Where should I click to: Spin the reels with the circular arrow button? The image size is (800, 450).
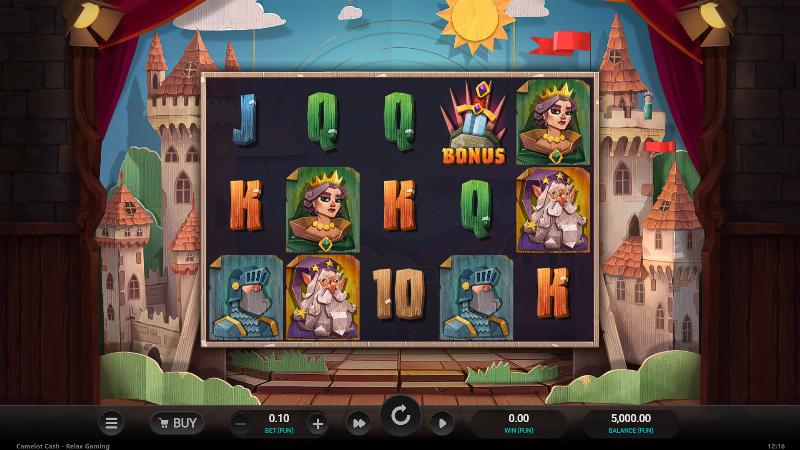tap(400, 417)
